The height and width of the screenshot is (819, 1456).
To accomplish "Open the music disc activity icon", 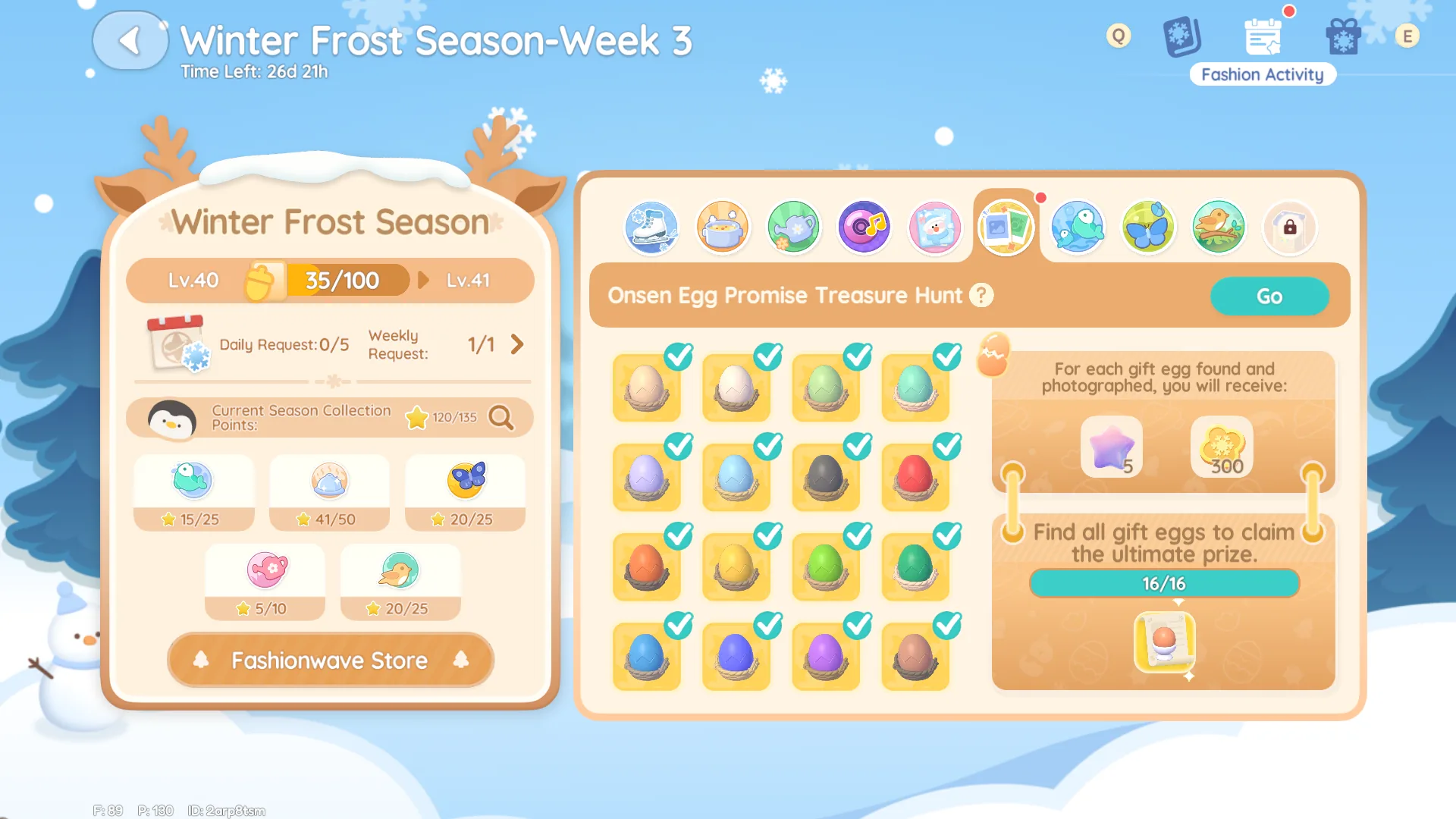I will pos(864,227).
